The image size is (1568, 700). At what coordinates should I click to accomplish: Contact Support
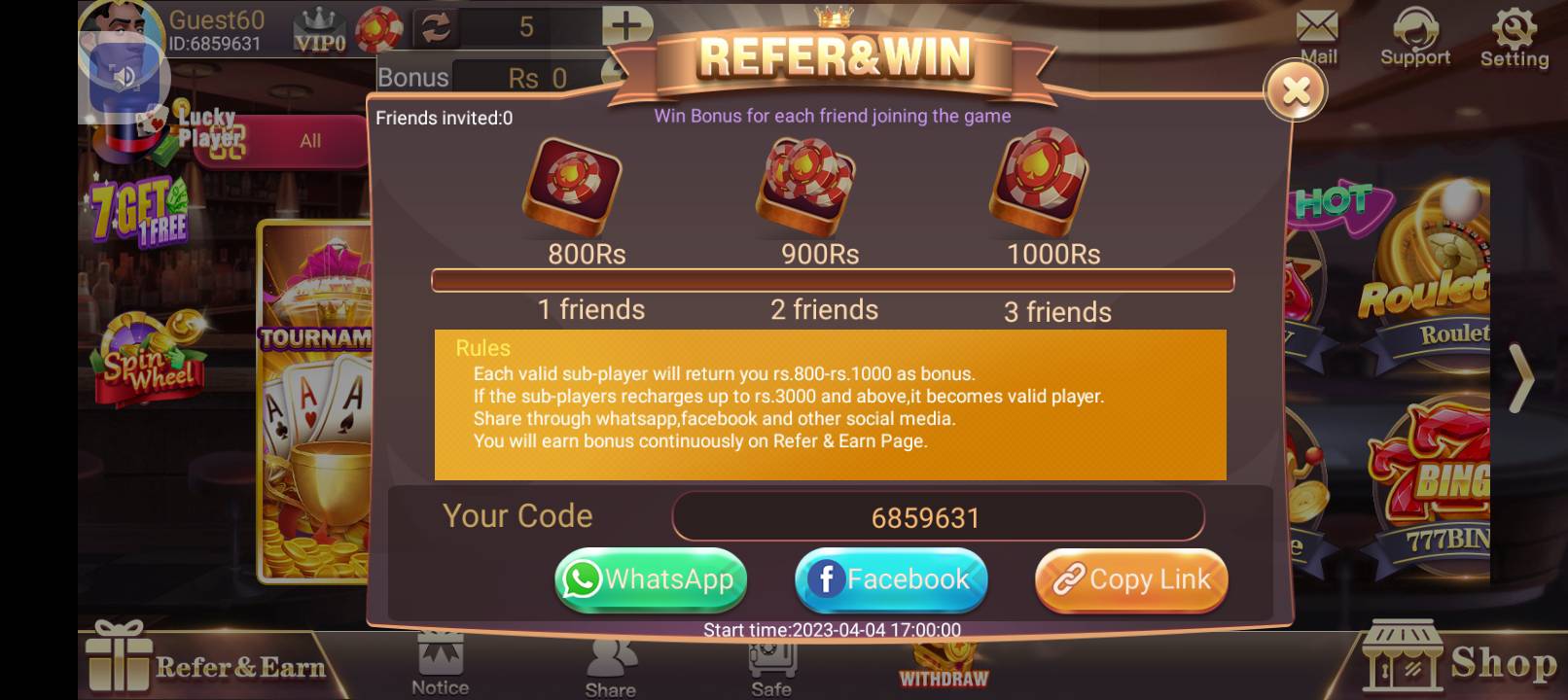(1415, 34)
